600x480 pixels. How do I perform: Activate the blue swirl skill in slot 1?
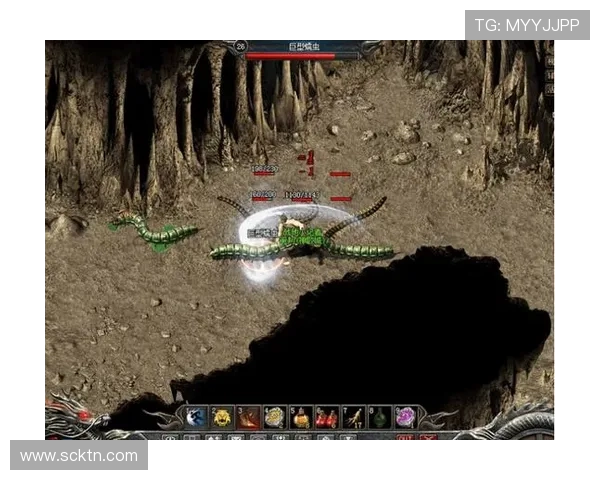click(x=196, y=417)
